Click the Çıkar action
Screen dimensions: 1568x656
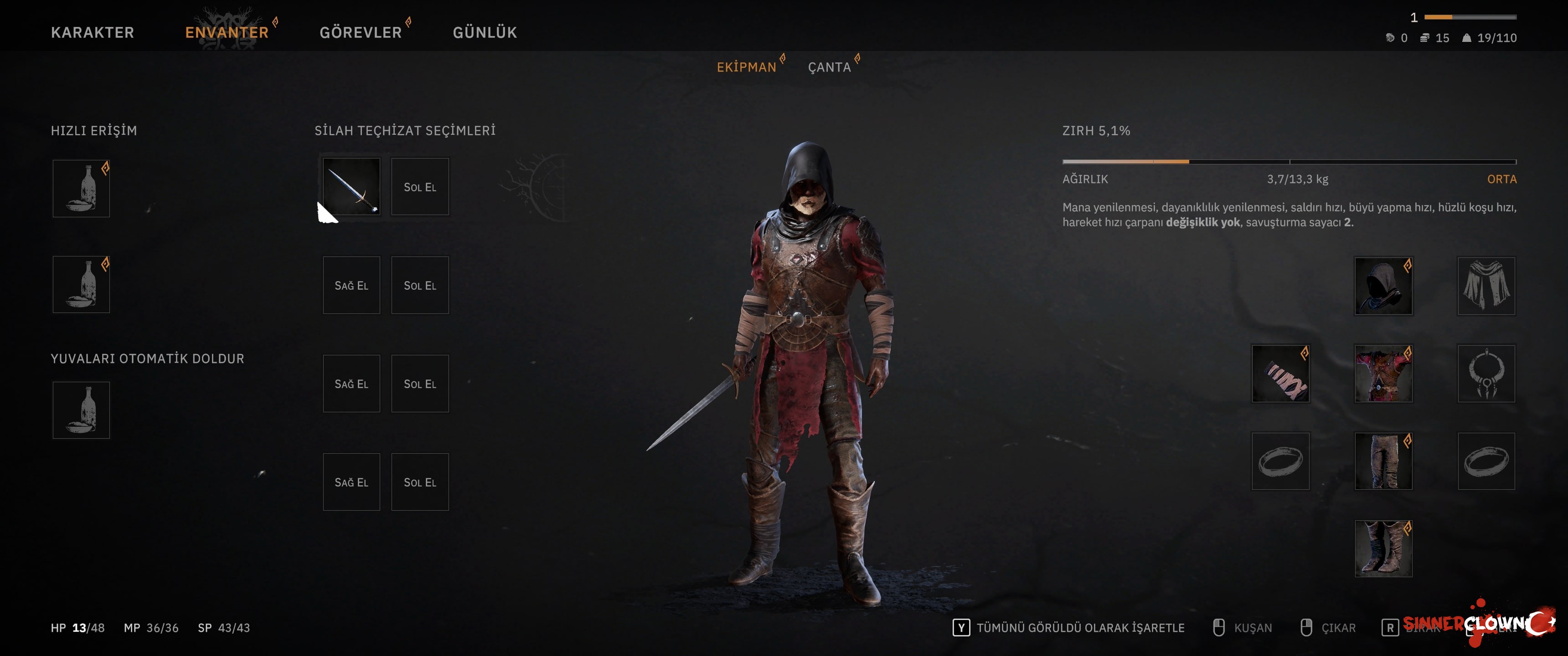click(1338, 628)
